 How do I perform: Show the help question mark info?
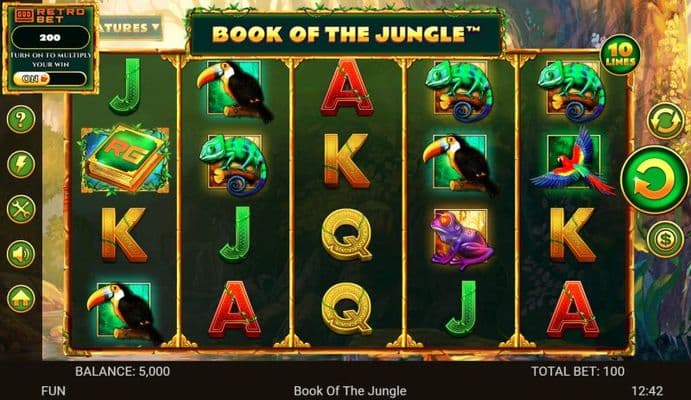(21, 120)
